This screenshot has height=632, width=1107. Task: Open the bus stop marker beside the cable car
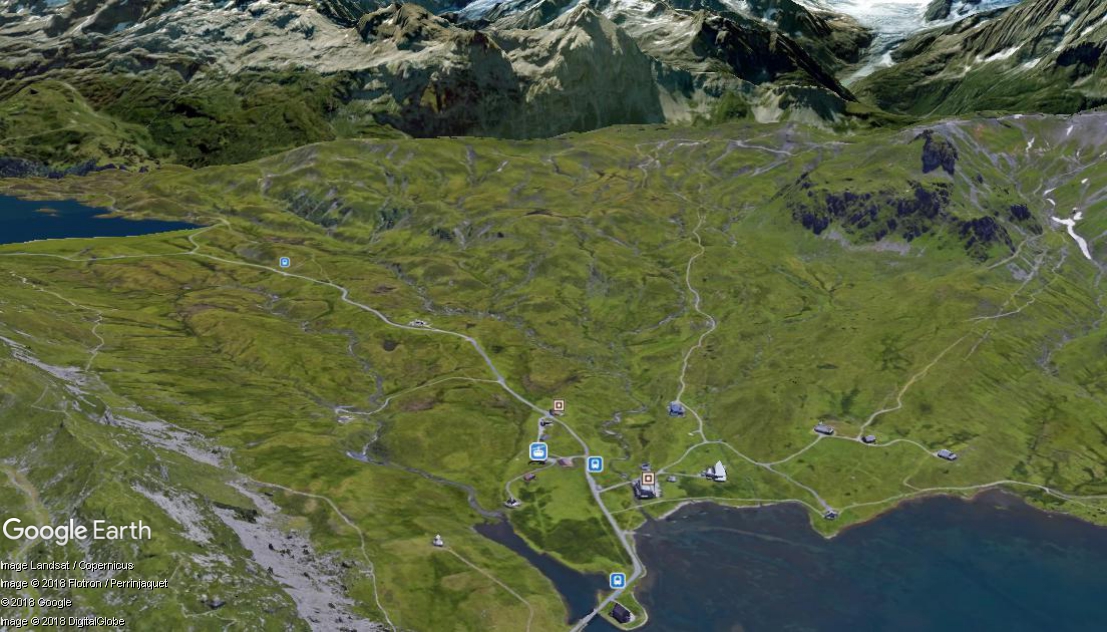click(595, 464)
